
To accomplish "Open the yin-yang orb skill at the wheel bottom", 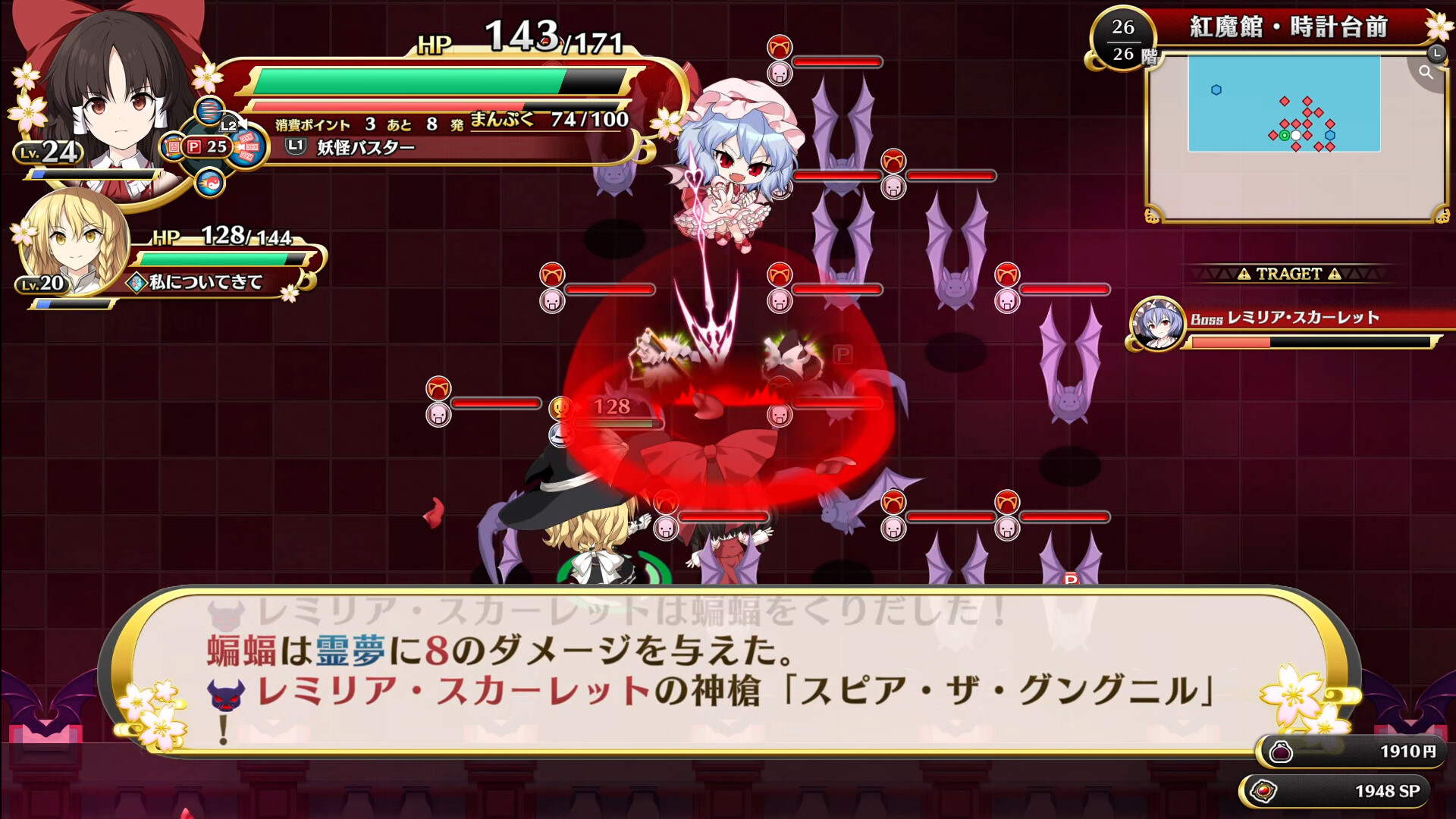I will [211, 184].
